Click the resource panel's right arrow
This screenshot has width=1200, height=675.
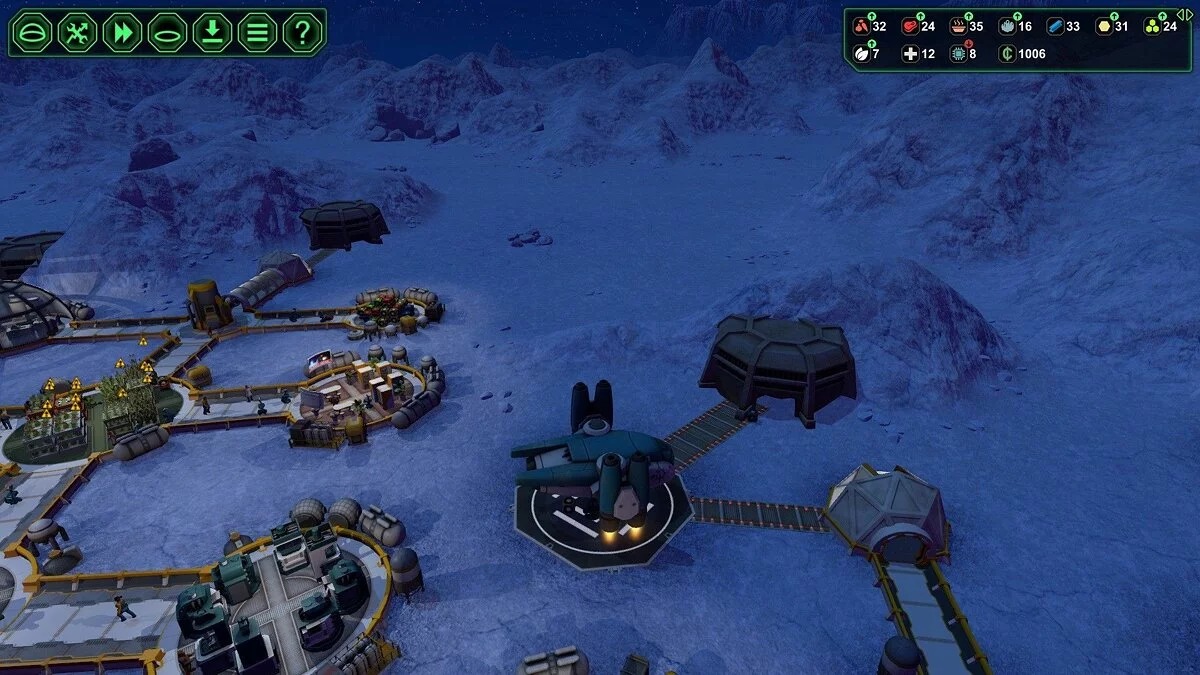click(x=1187, y=14)
